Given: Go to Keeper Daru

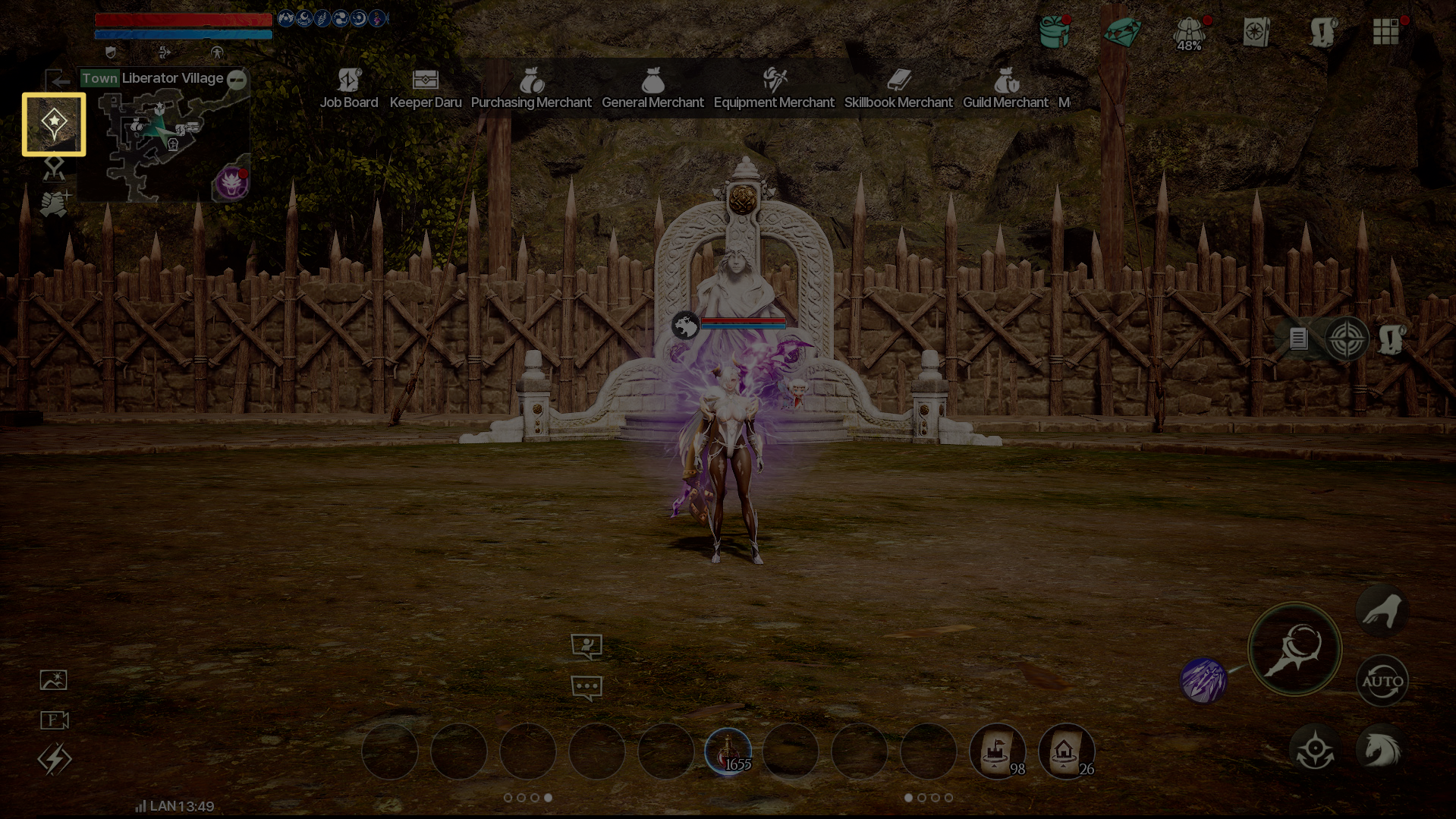Looking at the screenshot, I should pyautogui.click(x=425, y=89).
